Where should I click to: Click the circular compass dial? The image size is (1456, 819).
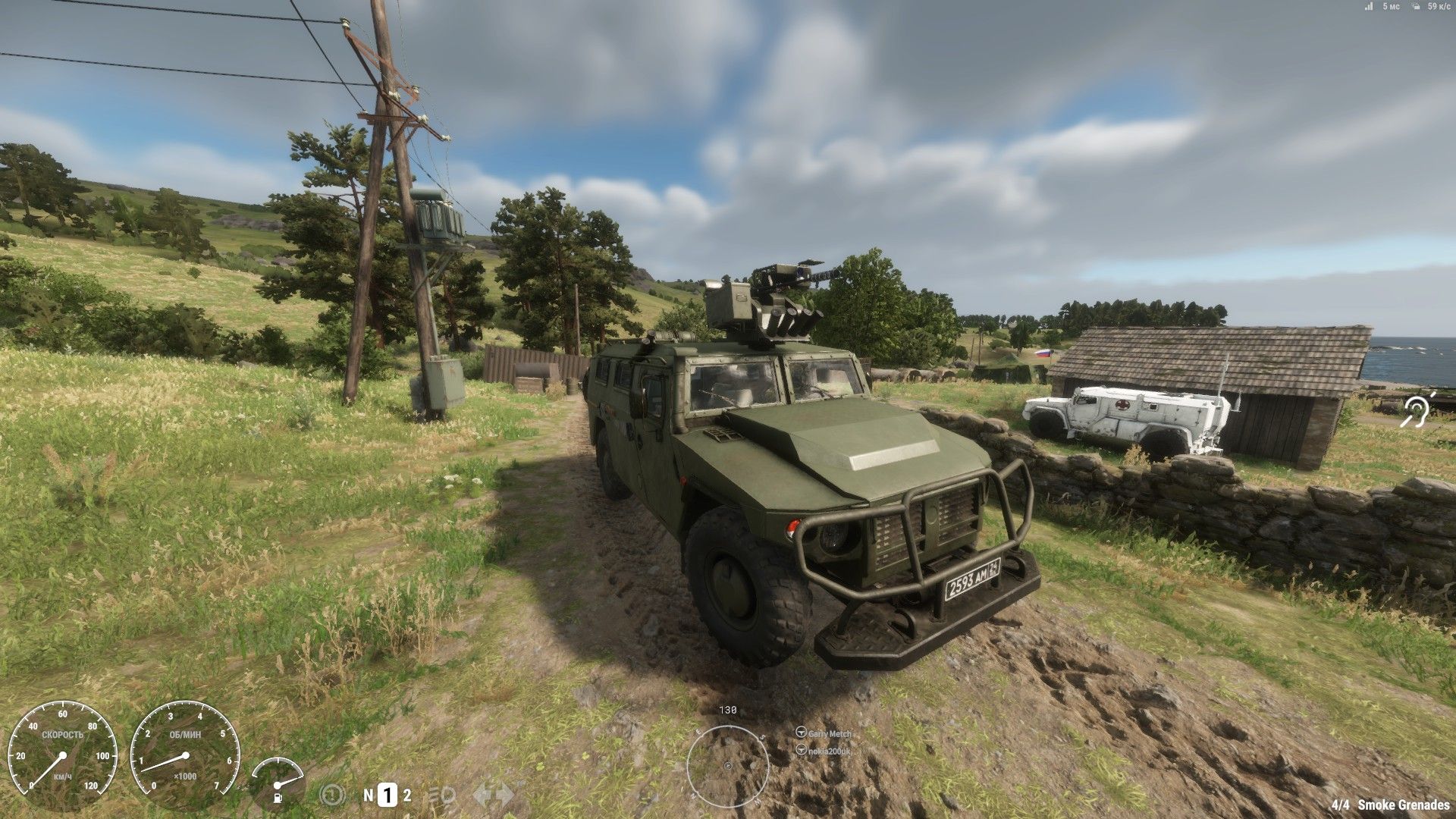(x=727, y=766)
